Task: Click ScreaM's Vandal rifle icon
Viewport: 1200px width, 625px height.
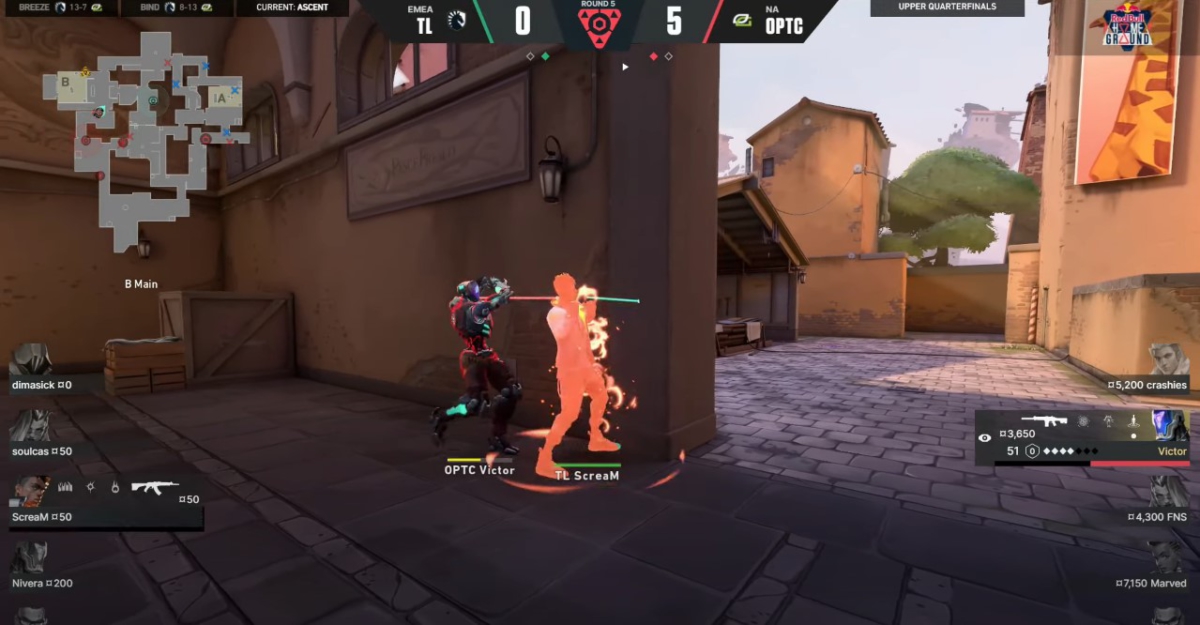Action: (x=155, y=487)
